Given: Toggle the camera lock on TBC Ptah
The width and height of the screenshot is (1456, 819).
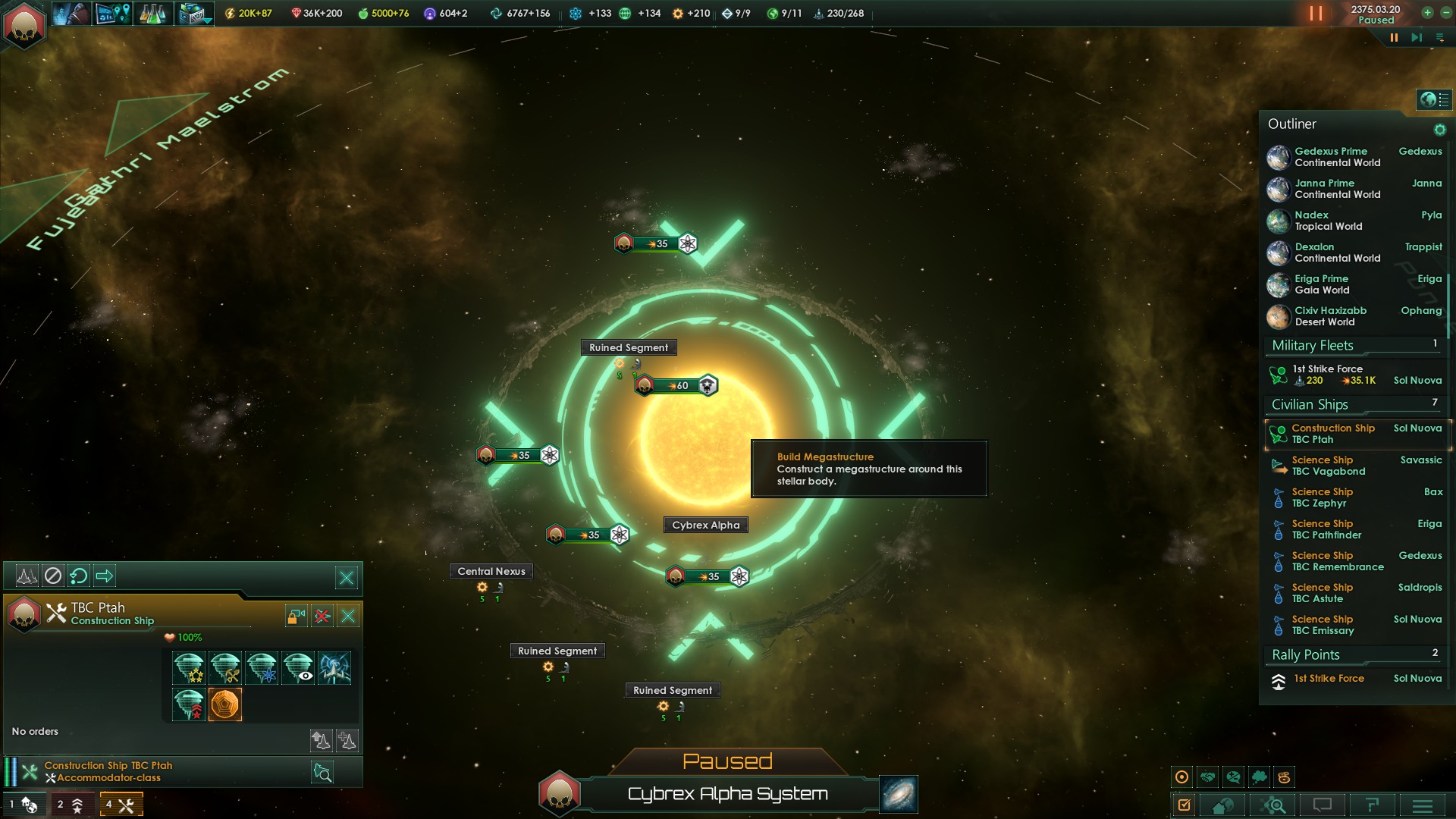Looking at the screenshot, I should [x=296, y=616].
